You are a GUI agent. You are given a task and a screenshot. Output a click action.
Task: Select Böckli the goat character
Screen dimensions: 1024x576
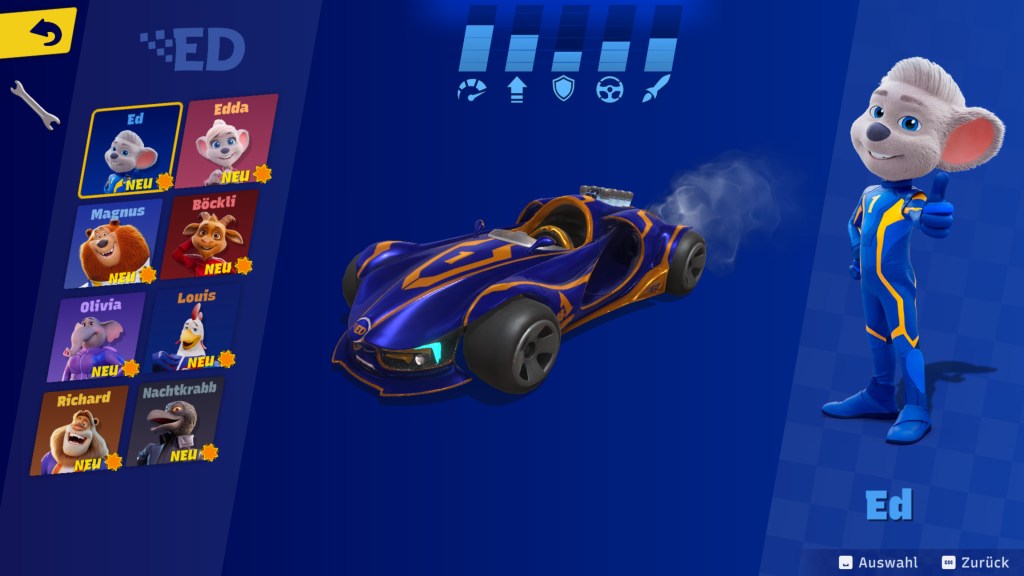pos(211,235)
